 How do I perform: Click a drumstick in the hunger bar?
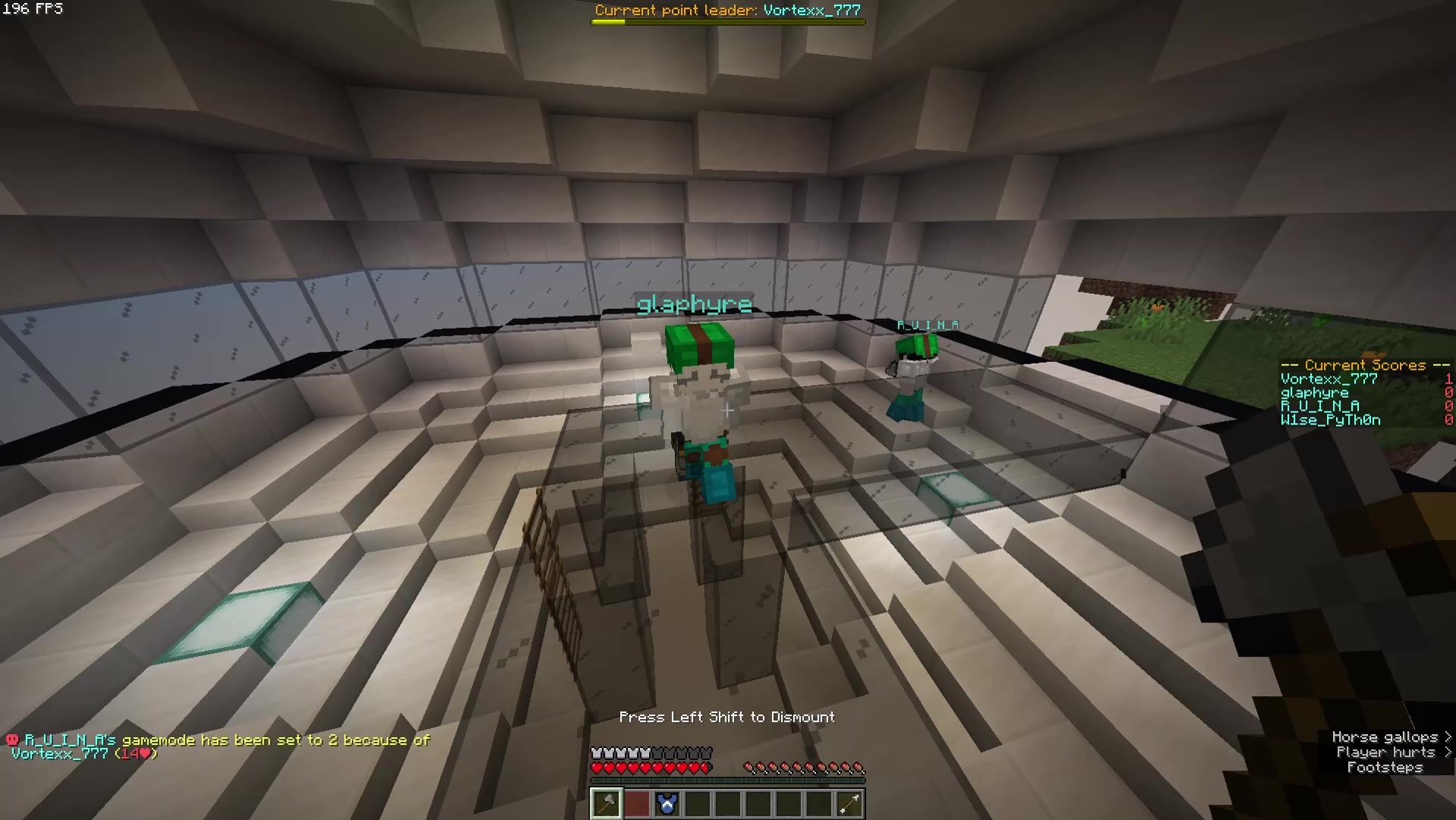click(805, 768)
